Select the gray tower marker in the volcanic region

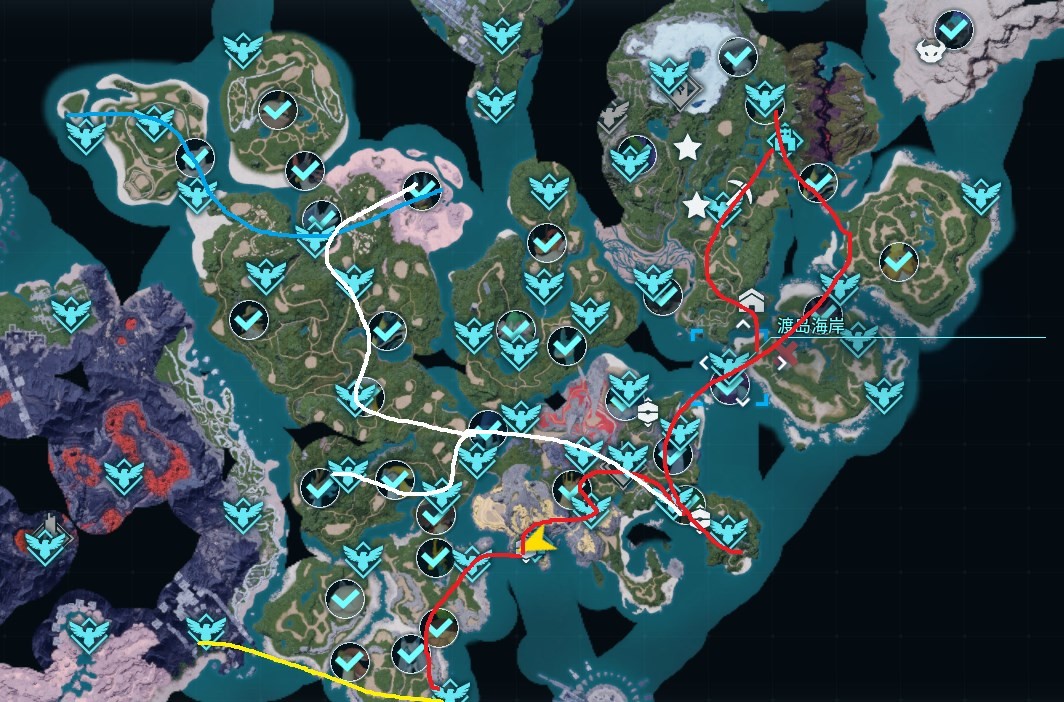click(x=50, y=524)
